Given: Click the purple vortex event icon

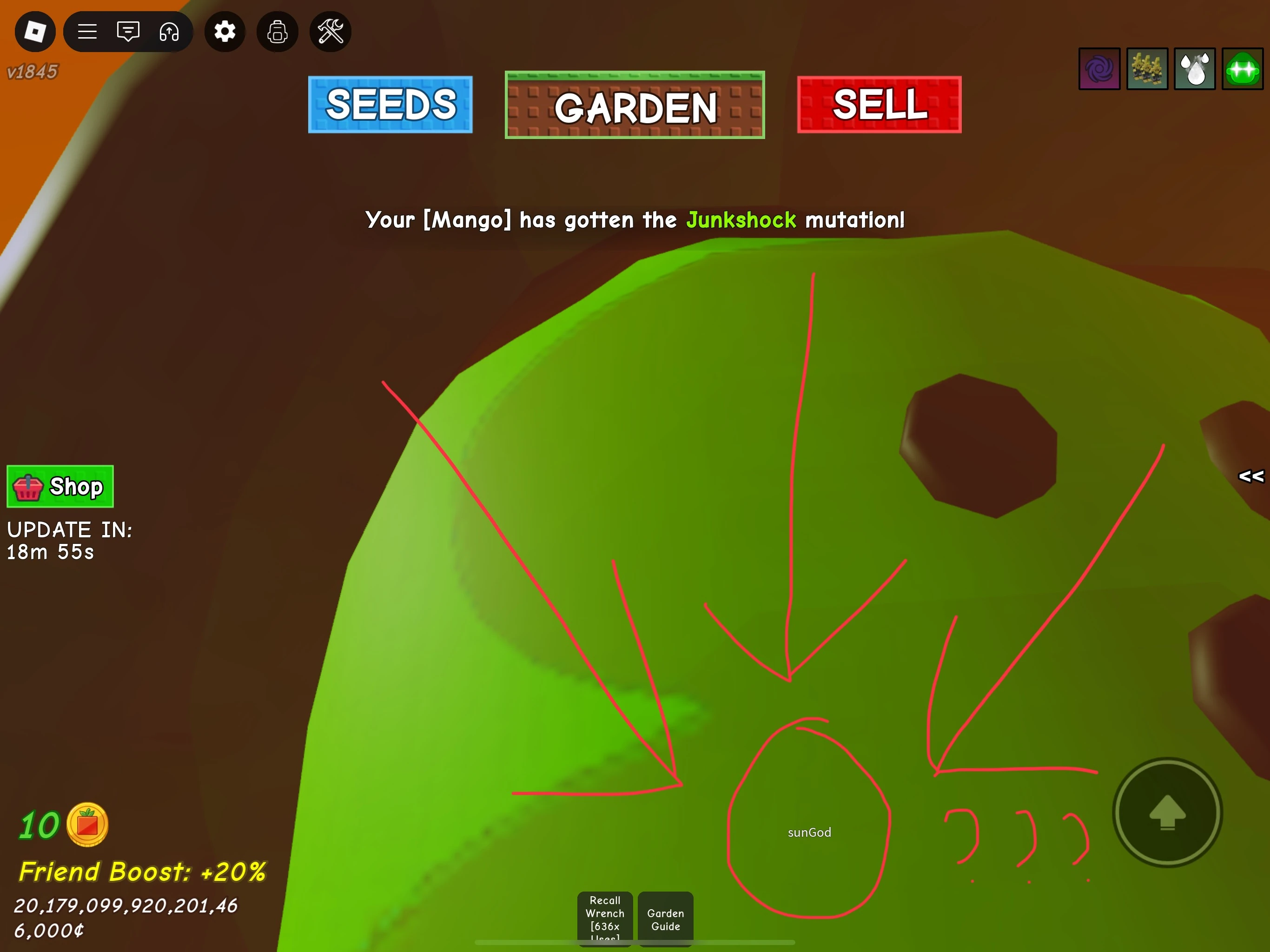Looking at the screenshot, I should [1099, 69].
